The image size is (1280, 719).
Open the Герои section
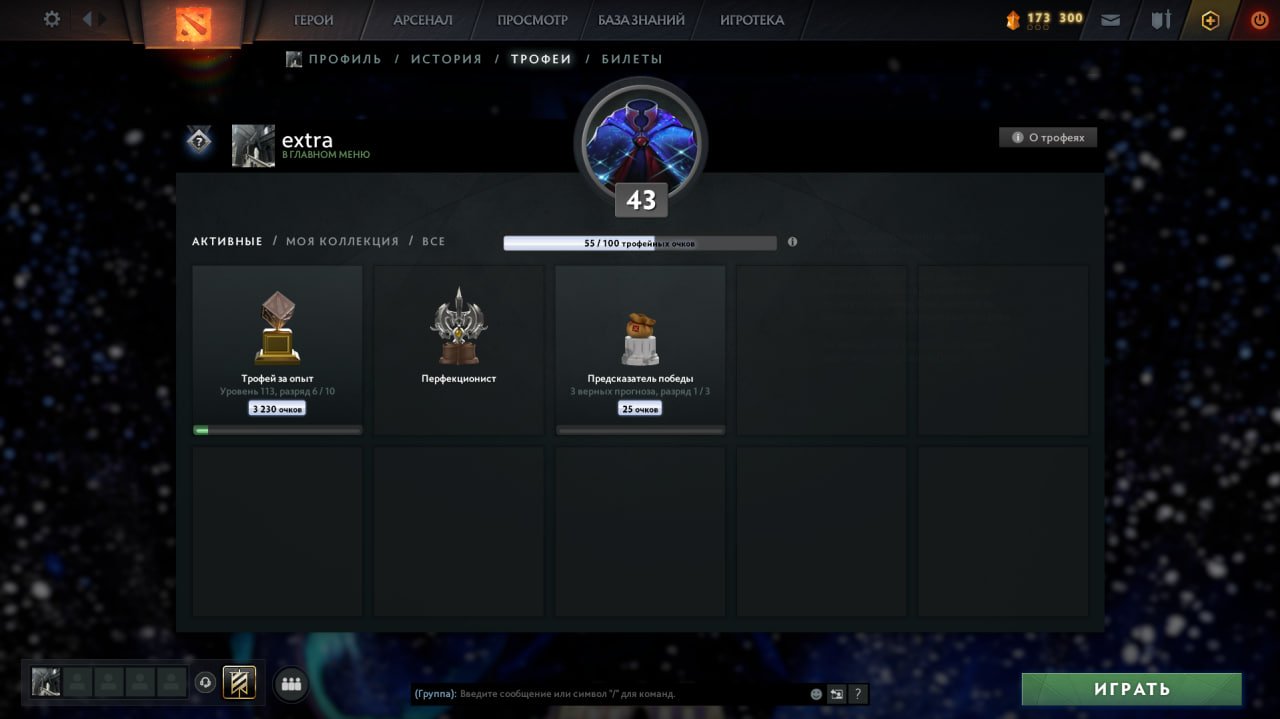(x=314, y=20)
